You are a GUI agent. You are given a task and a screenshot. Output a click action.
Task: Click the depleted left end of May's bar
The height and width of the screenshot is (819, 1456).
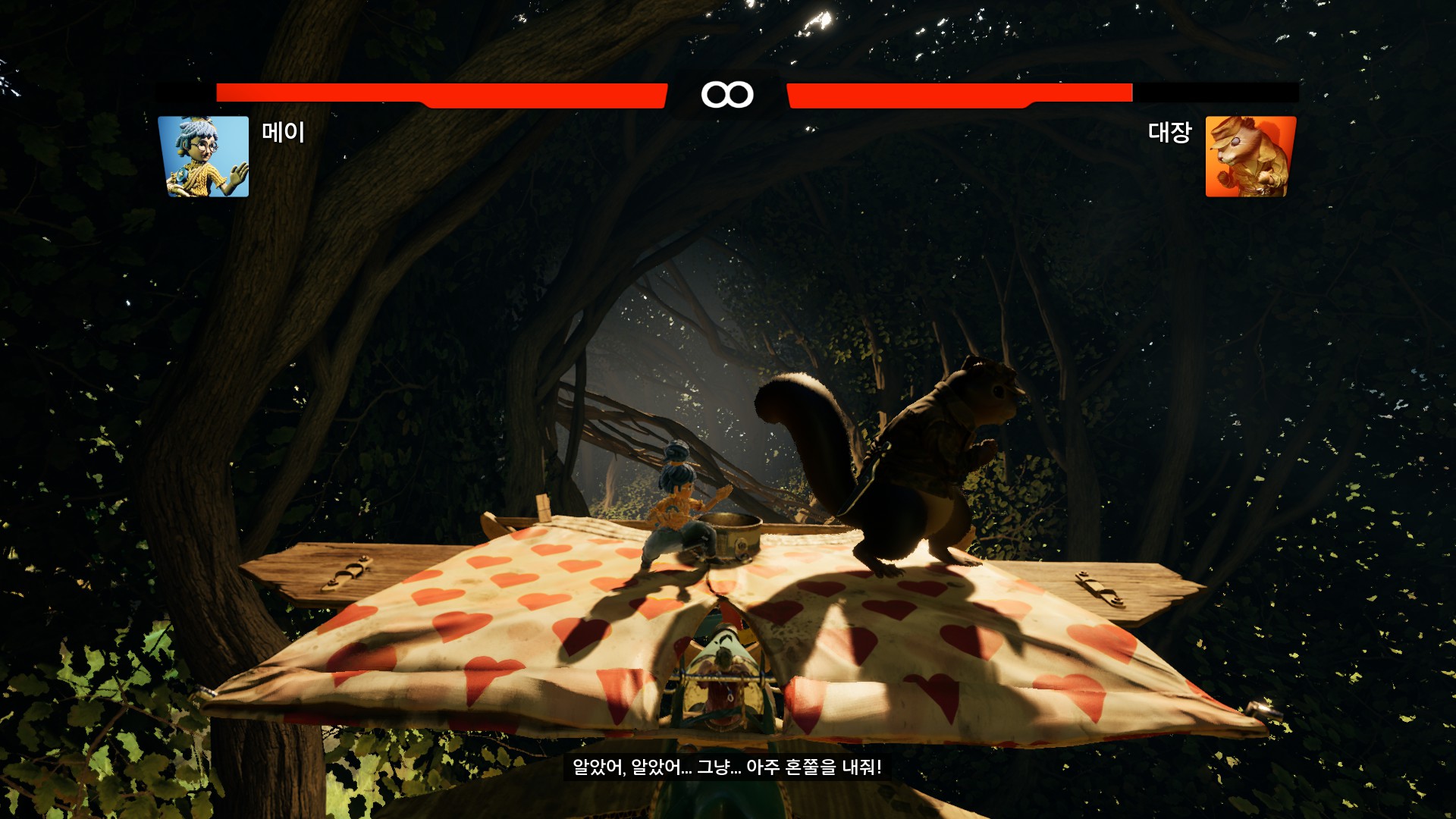(182, 92)
